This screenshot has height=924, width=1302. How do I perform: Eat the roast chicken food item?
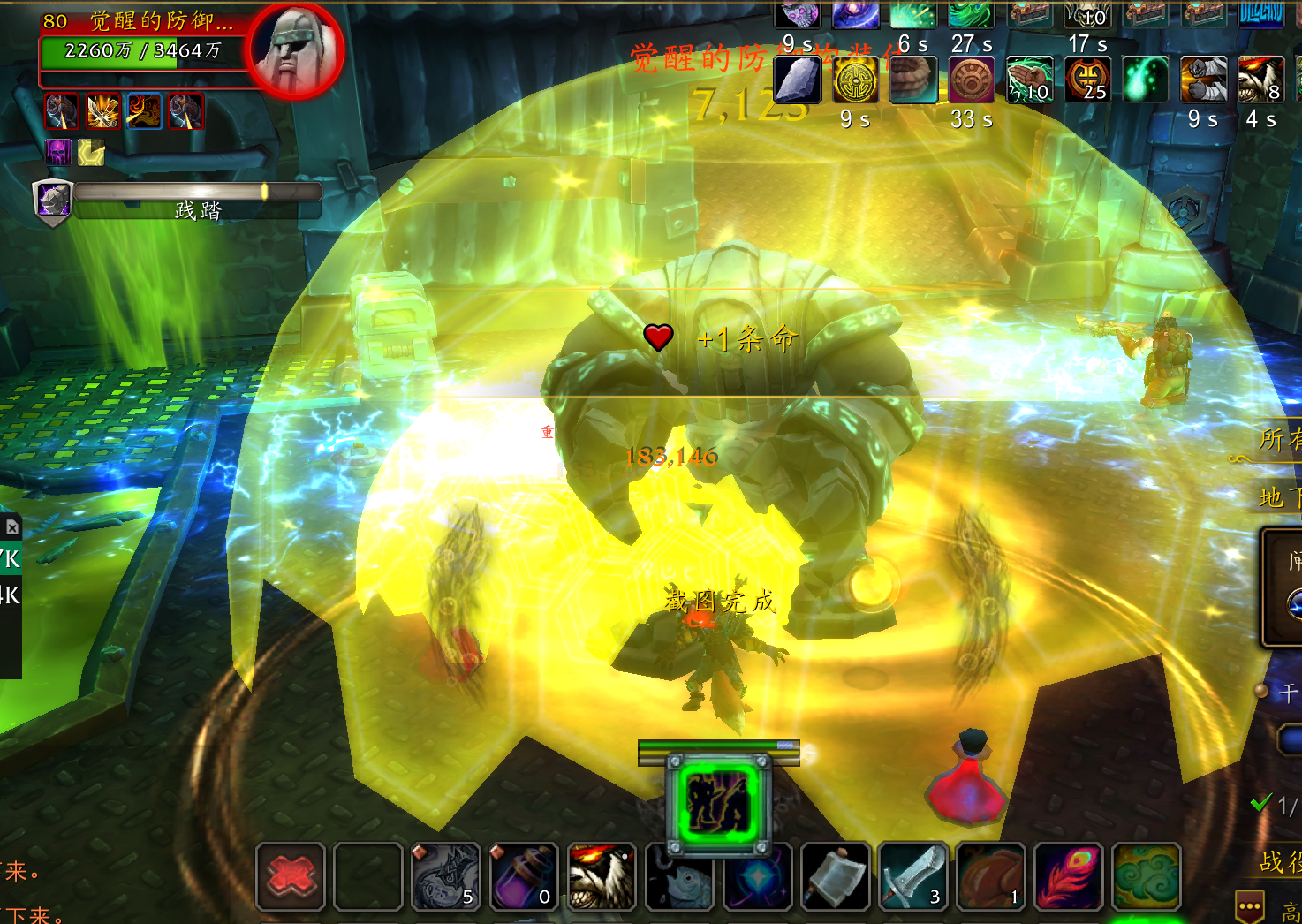991,876
